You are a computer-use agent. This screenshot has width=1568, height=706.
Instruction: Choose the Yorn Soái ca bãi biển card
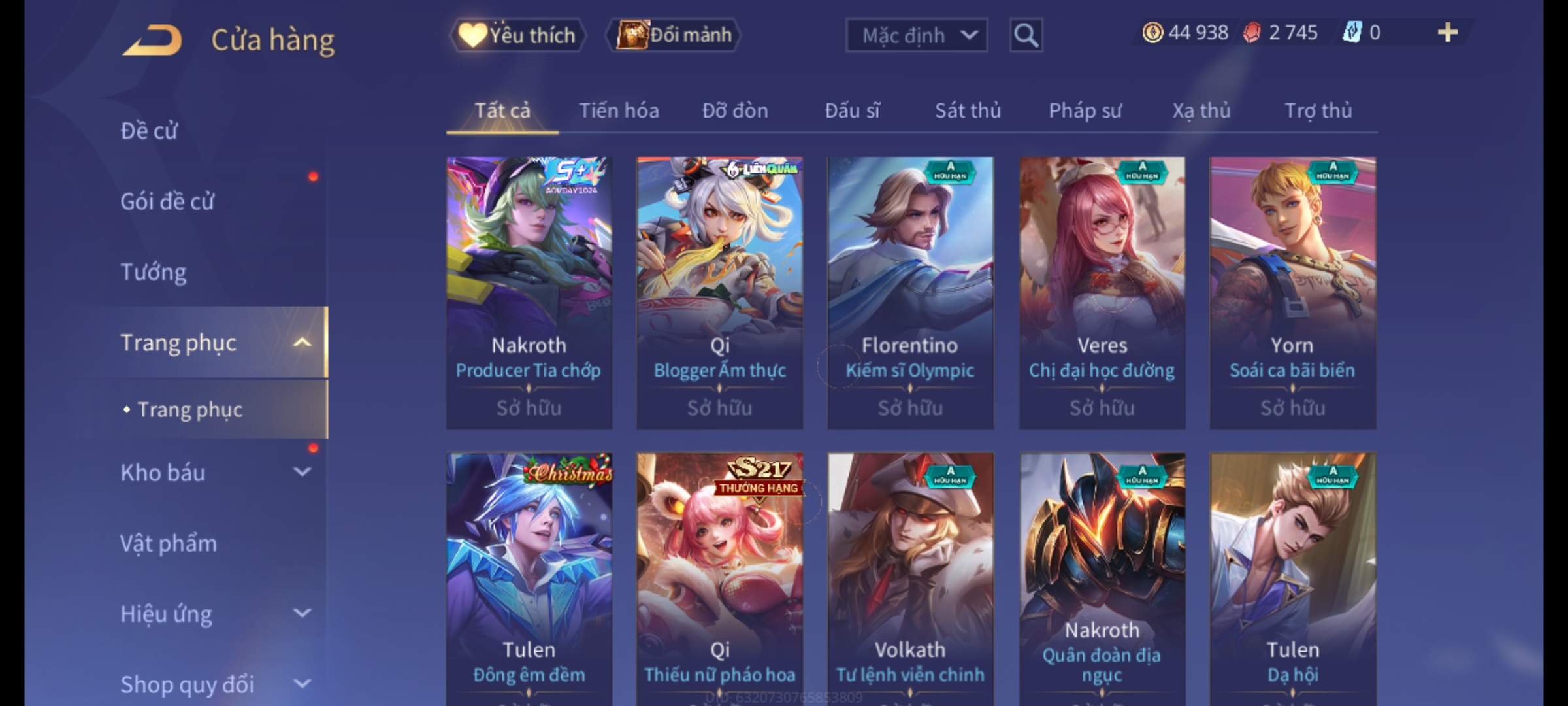click(x=1292, y=292)
